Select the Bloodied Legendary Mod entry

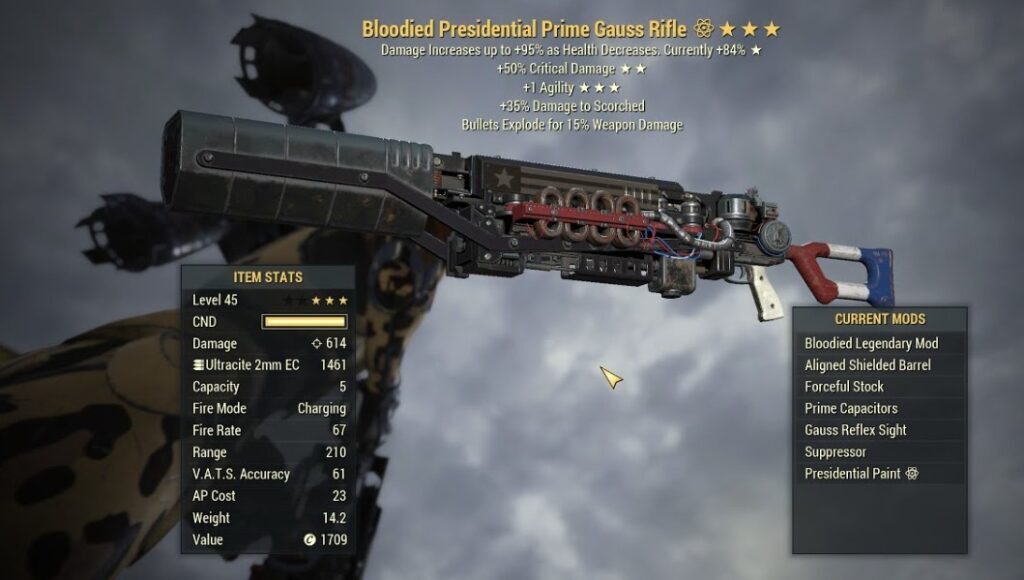tap(871, 343)
